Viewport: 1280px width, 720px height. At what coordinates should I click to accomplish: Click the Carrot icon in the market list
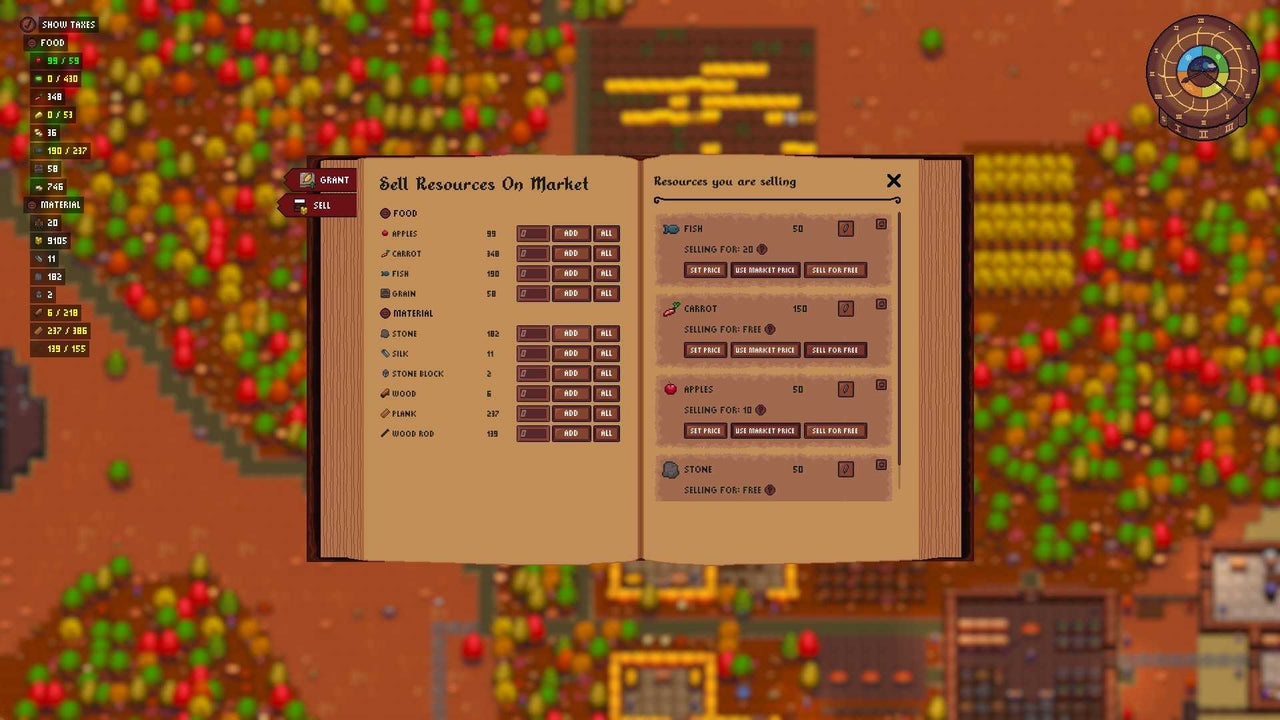pyautogui.click(x=385, y=253)
